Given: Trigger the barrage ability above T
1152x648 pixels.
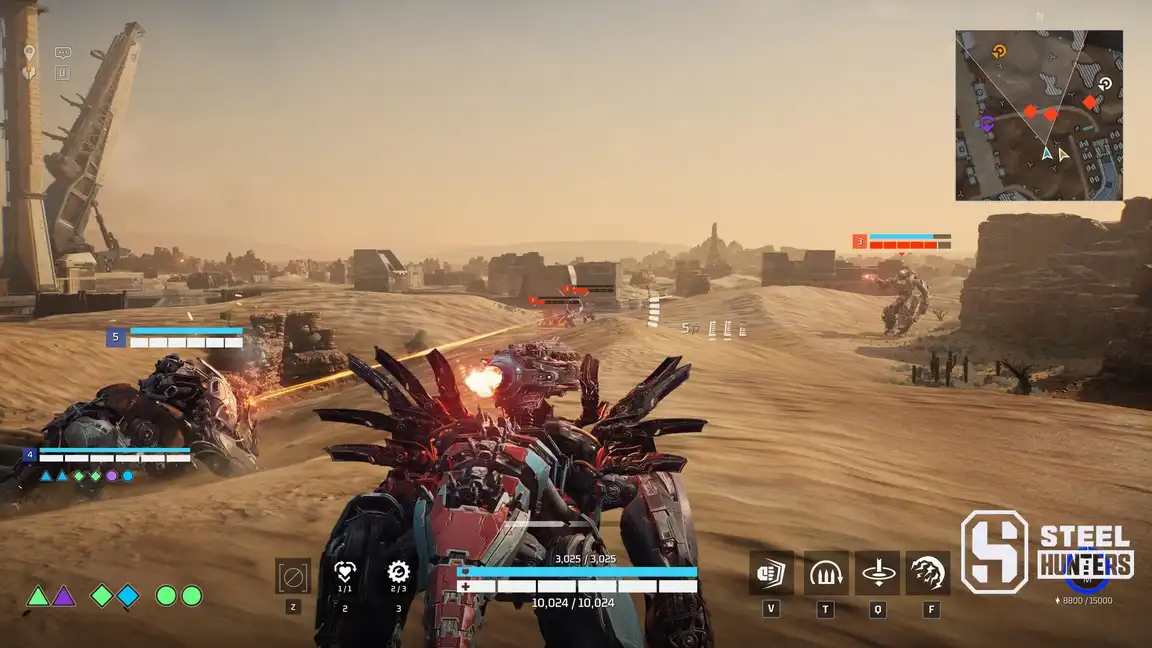Looking at the screenshot, I should (x=825, y=573).
